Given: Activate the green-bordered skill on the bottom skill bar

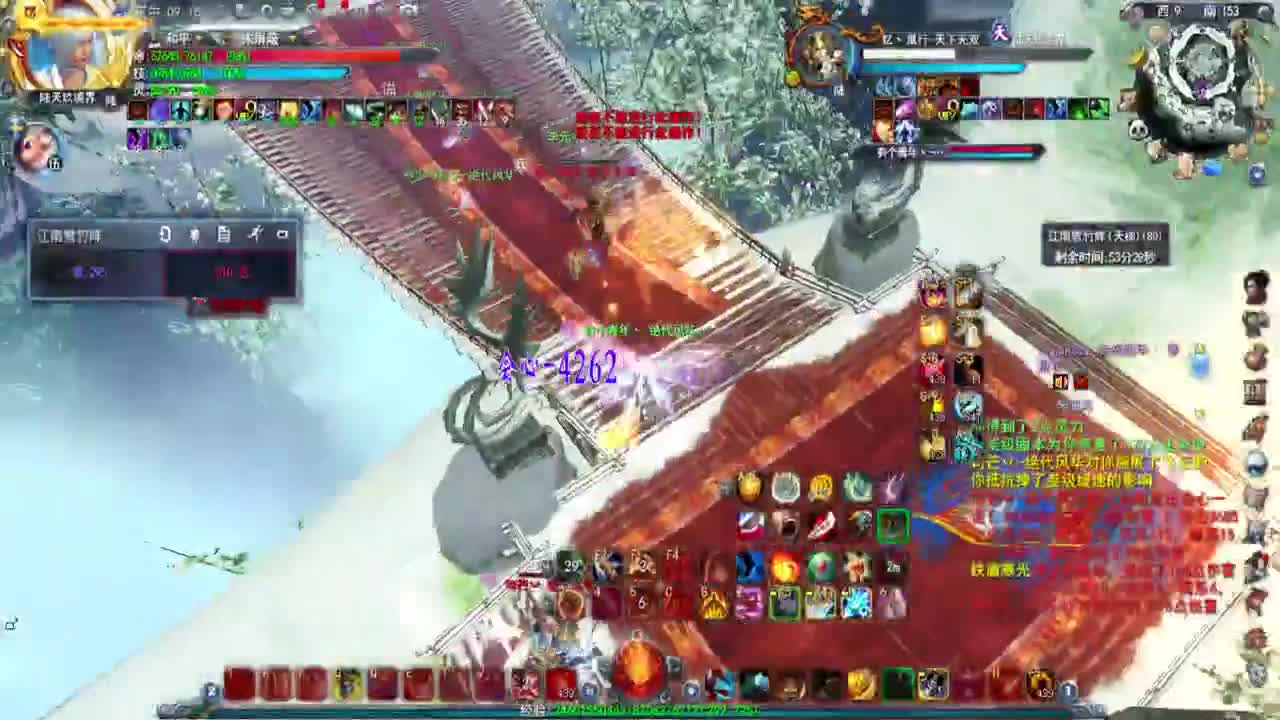Looking at the screenshot, I should (x=783, y=601).
